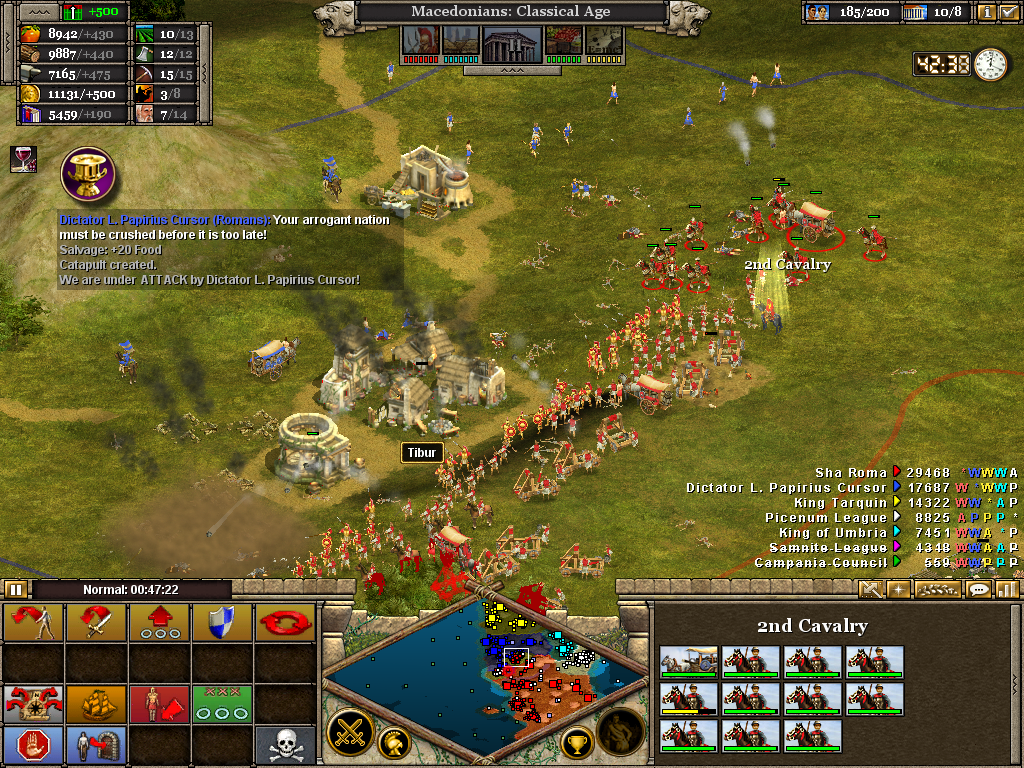1024x768 pixels.
Task: Open the chat speech bubble button
Action: [979, 589]
